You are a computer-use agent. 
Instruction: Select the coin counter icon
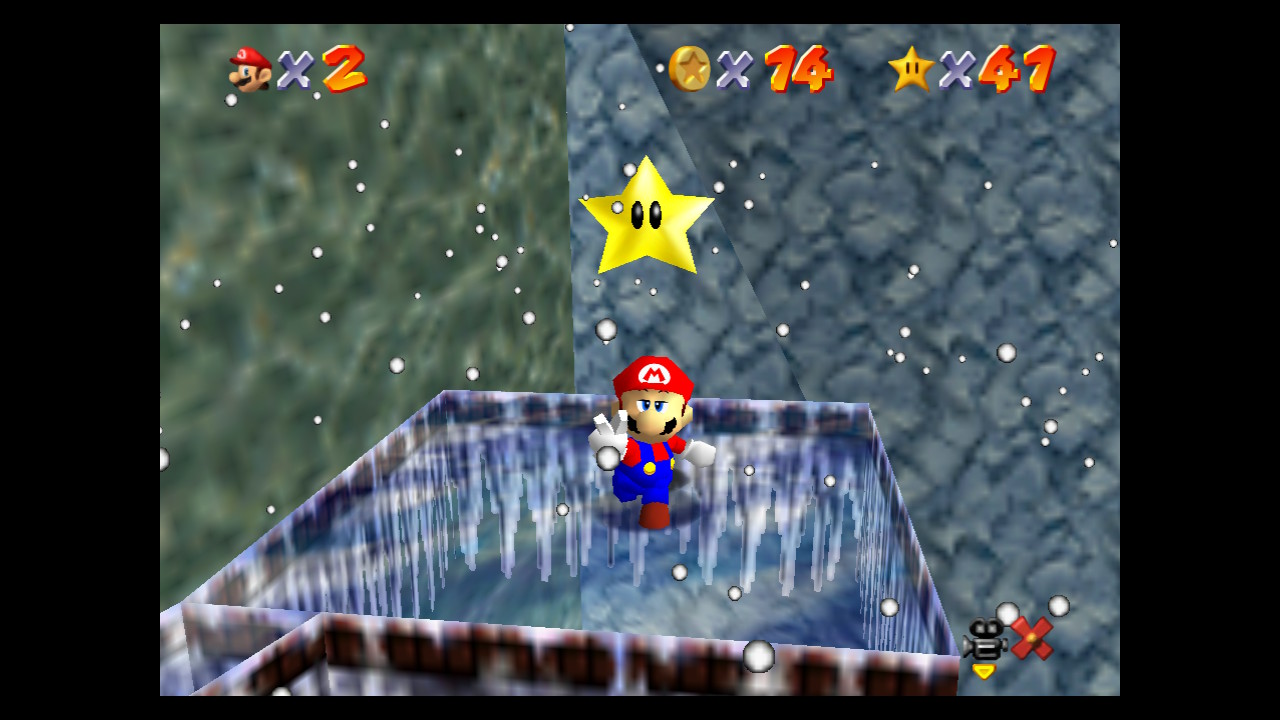pyautogui.click(x=692, y=69)
